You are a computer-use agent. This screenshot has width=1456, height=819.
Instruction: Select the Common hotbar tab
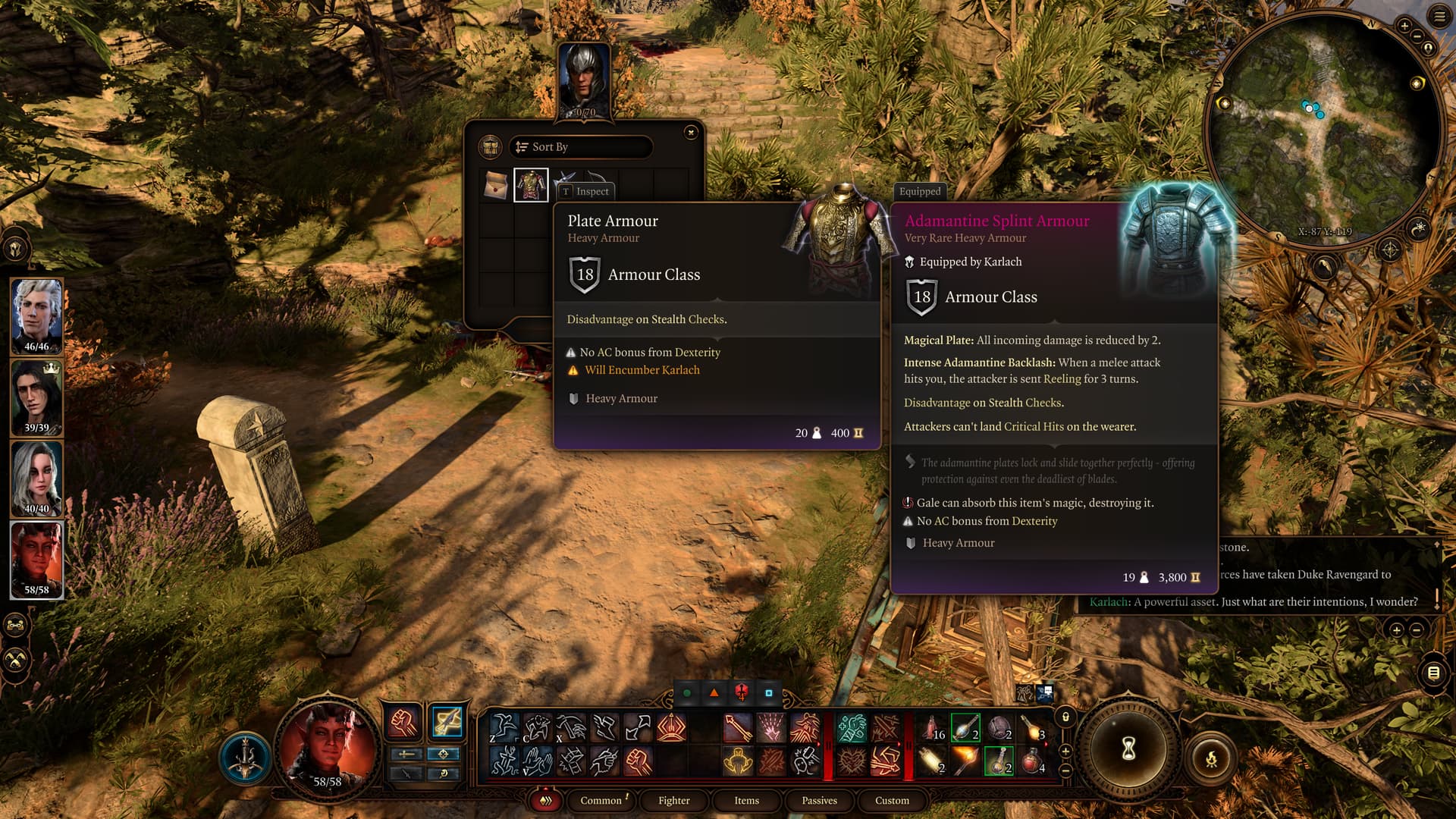click(601, 801)
